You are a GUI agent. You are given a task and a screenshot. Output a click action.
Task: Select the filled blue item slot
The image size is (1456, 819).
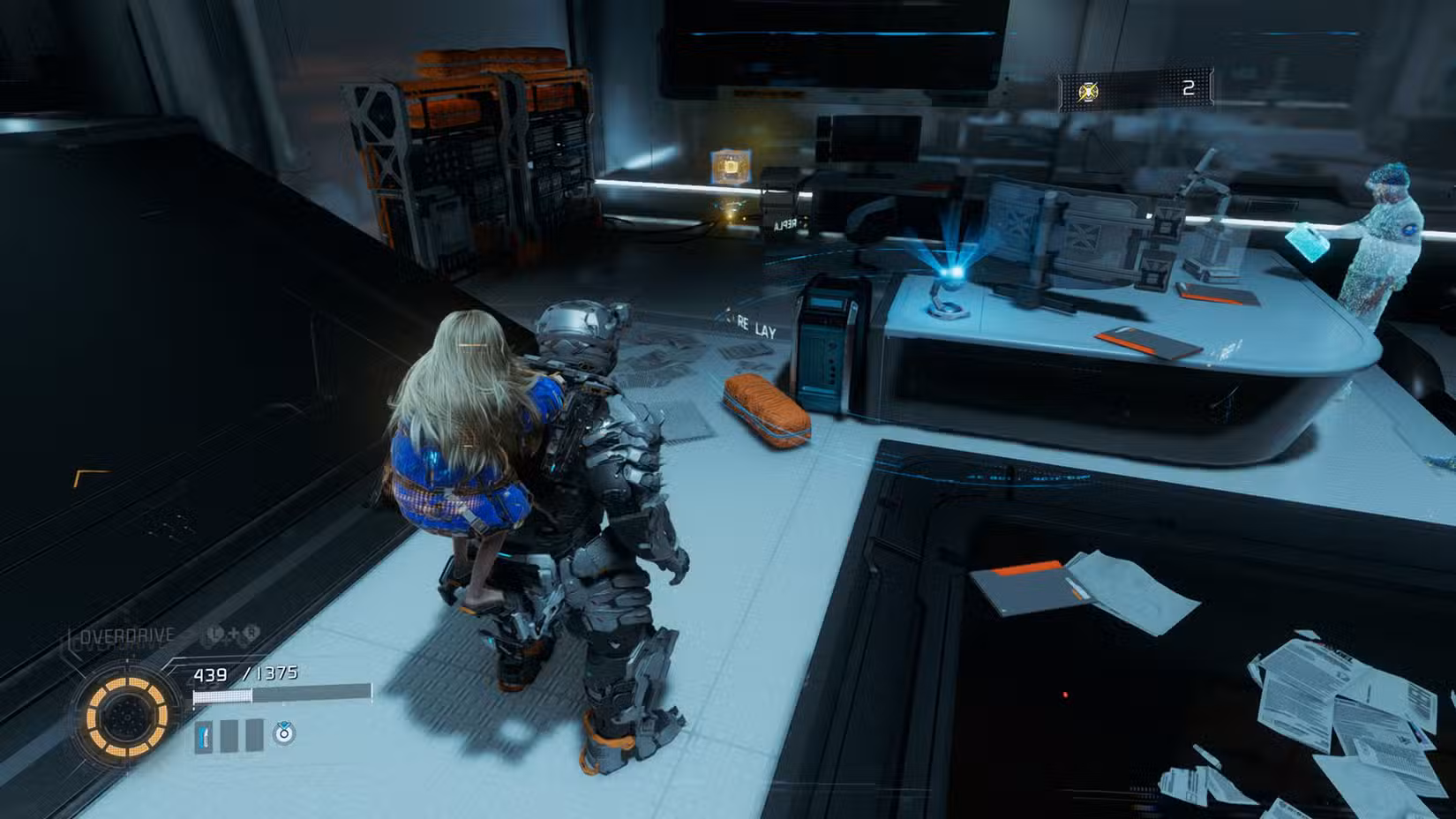(x=204, y=735)
